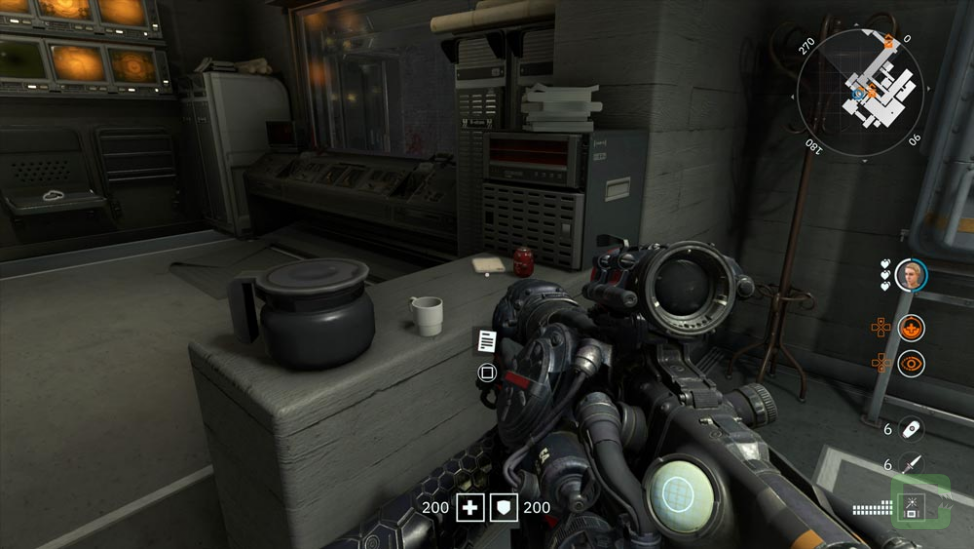Activate the orange health pep signal
The width and height of the screenshot is (974, 549).
[911, 327]
